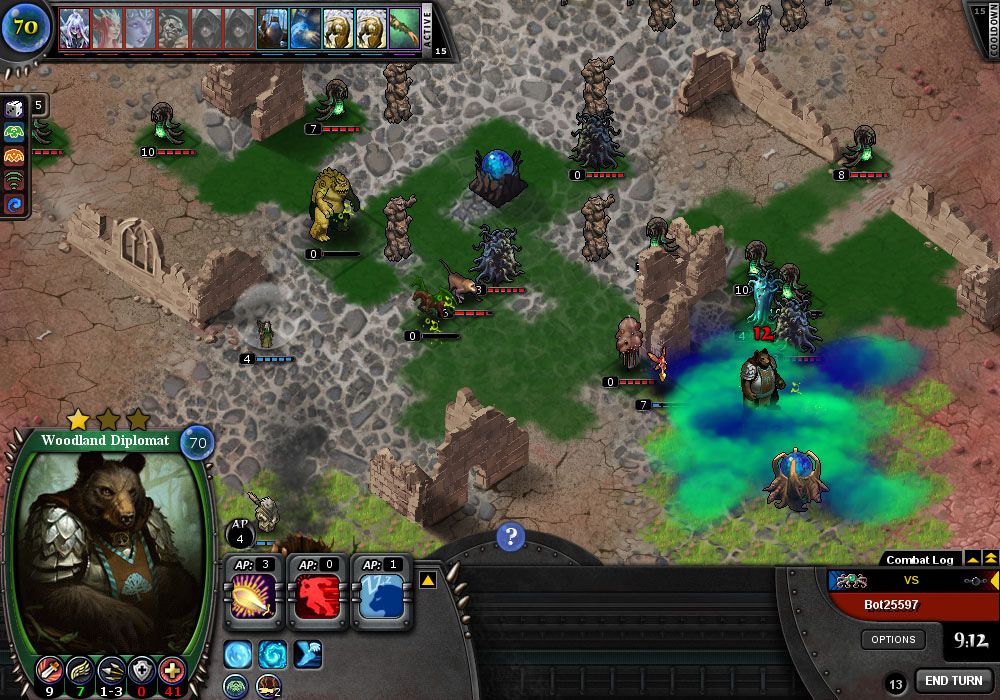Fully expand combat log with double arrow
This screenshot has width=1000, height=700.
pyautogui.click(x=990, y=558)
